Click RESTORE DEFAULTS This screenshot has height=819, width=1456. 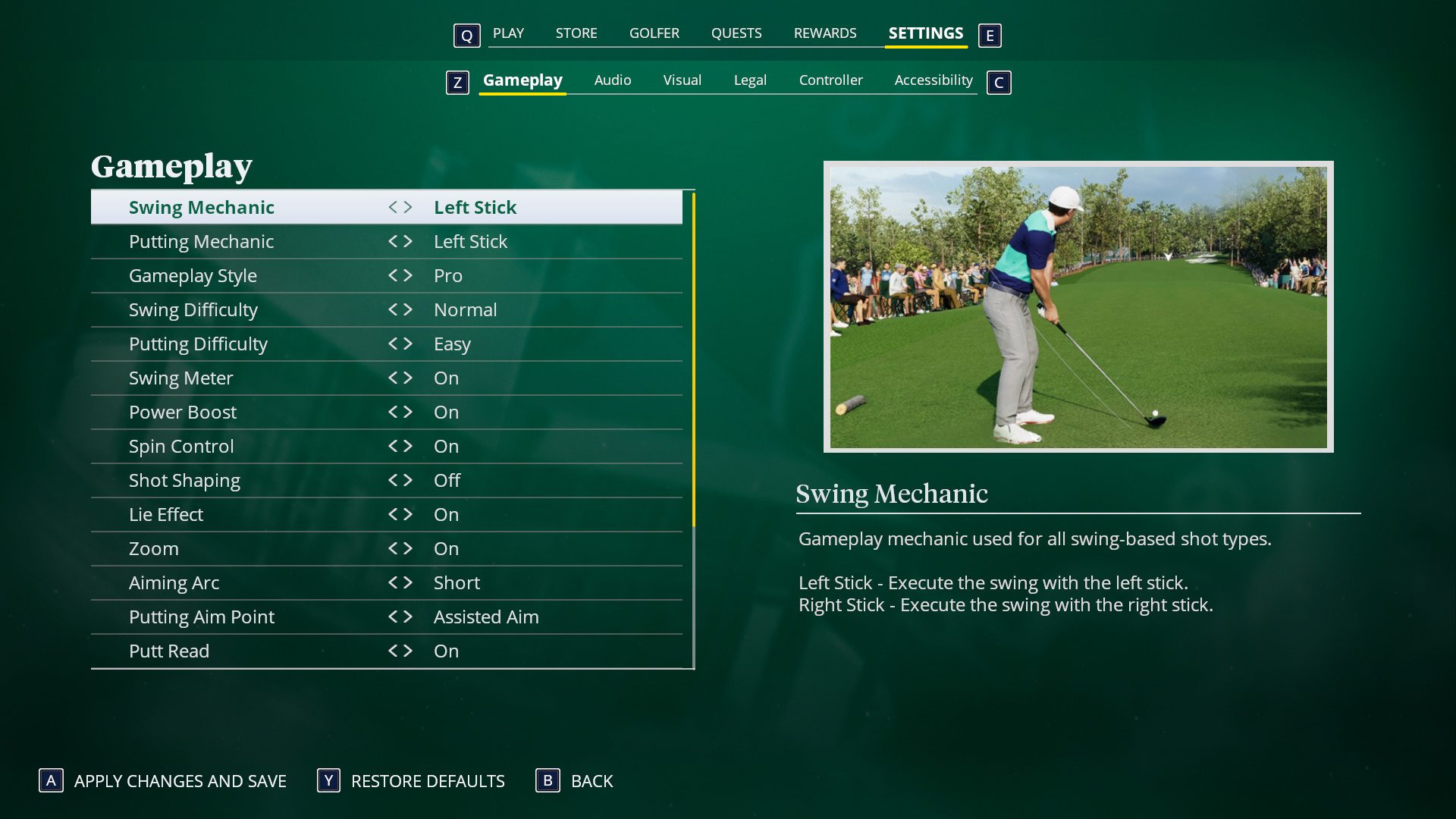click(x=427, y=780)
